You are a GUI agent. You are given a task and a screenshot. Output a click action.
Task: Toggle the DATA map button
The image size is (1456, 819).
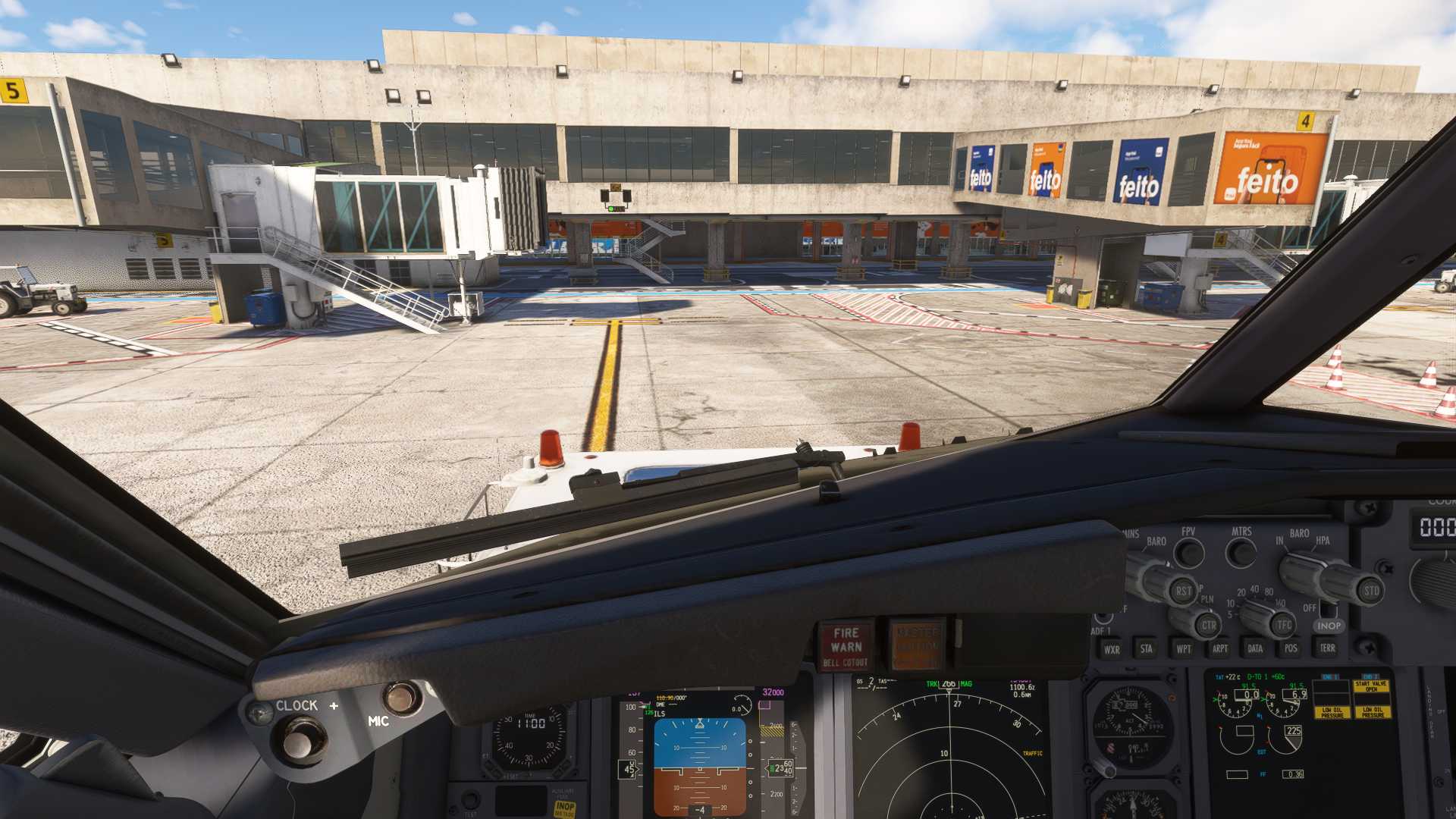click(x=1255, y=648)
